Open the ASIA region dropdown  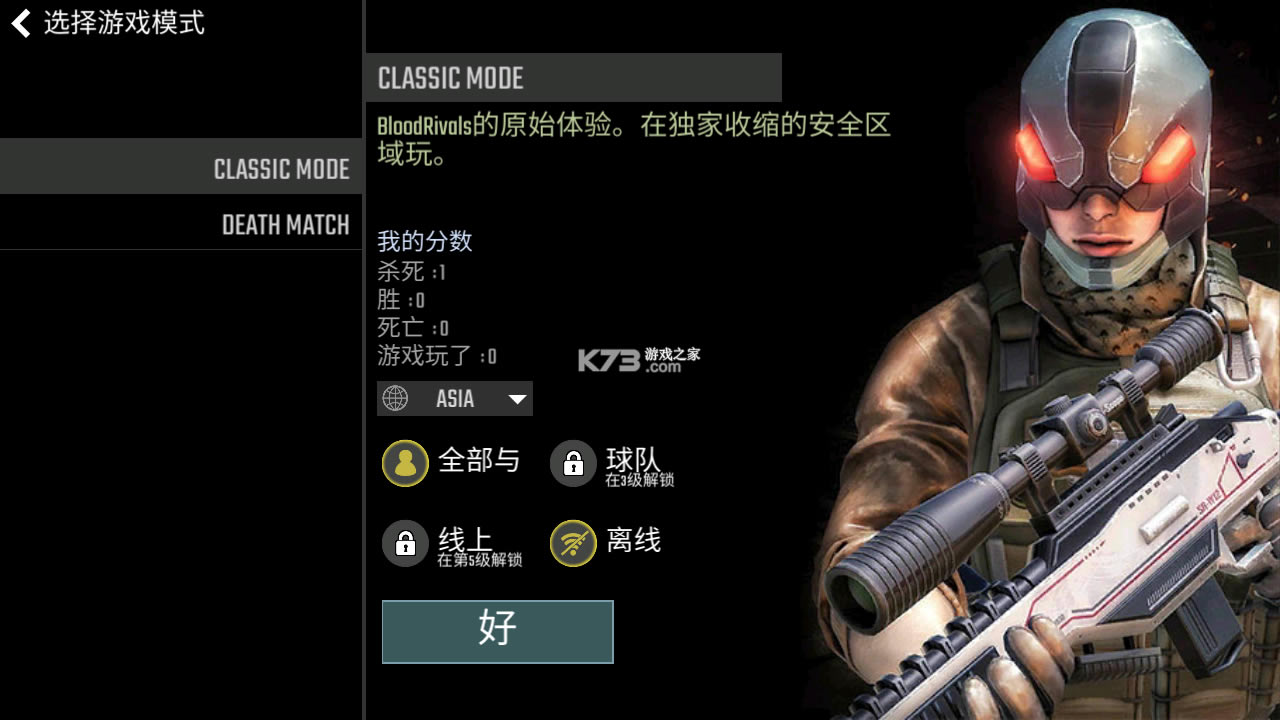pyautogui.click(x=455, y=399)
